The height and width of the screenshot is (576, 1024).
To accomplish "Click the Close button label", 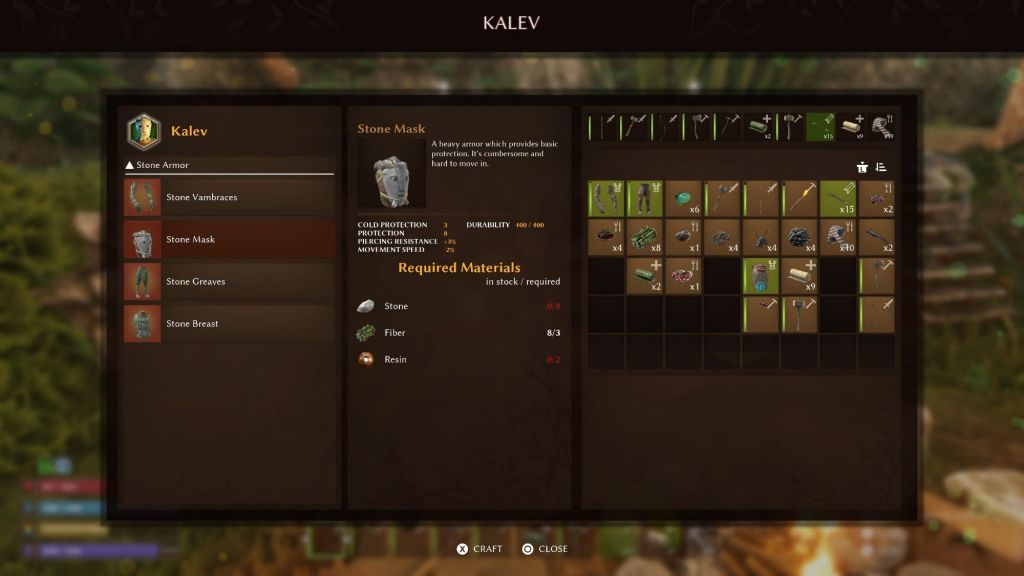I will pos(545,549).
